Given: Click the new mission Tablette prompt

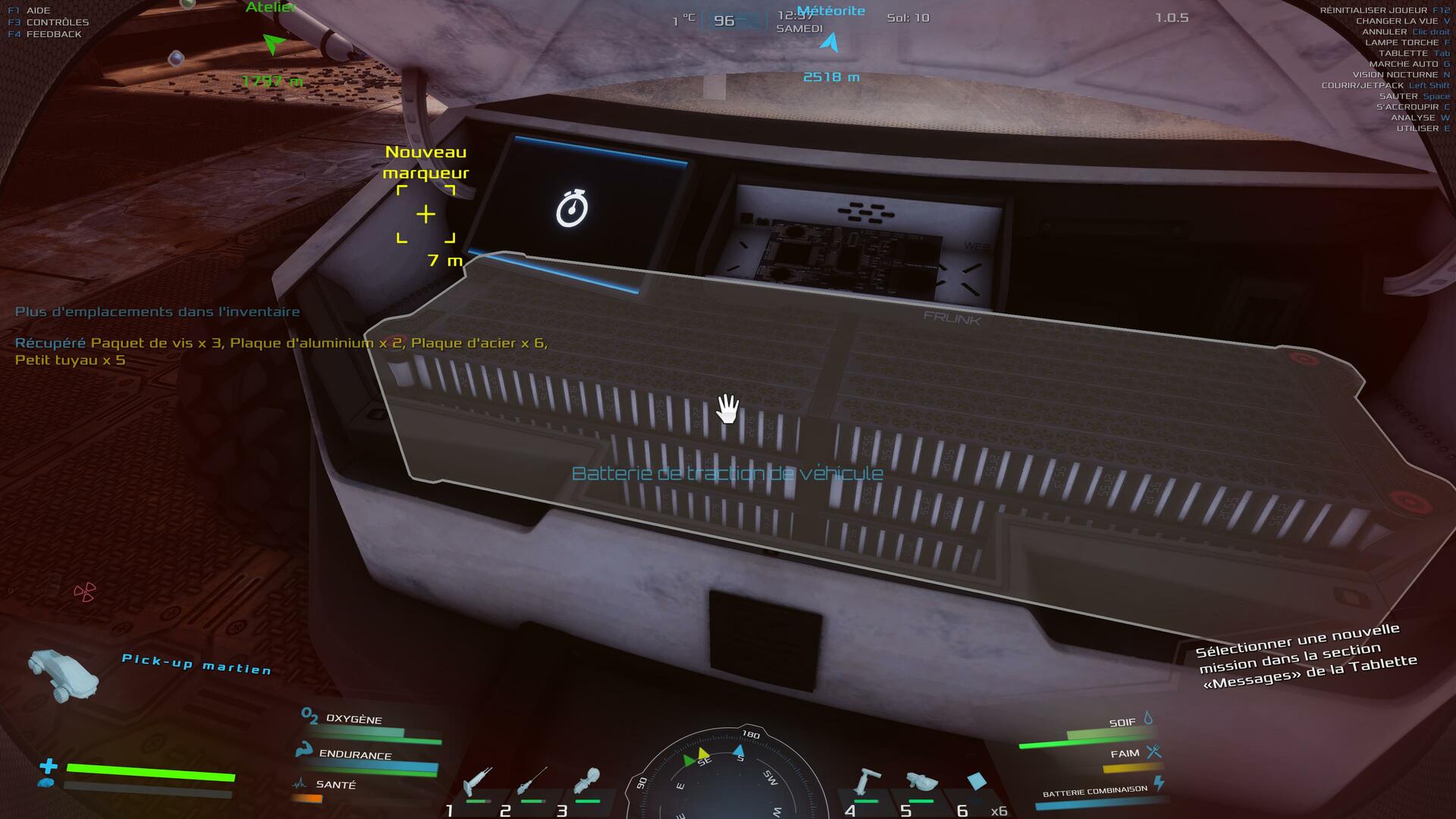Looking at the screenshot, I should [1305, 656].
